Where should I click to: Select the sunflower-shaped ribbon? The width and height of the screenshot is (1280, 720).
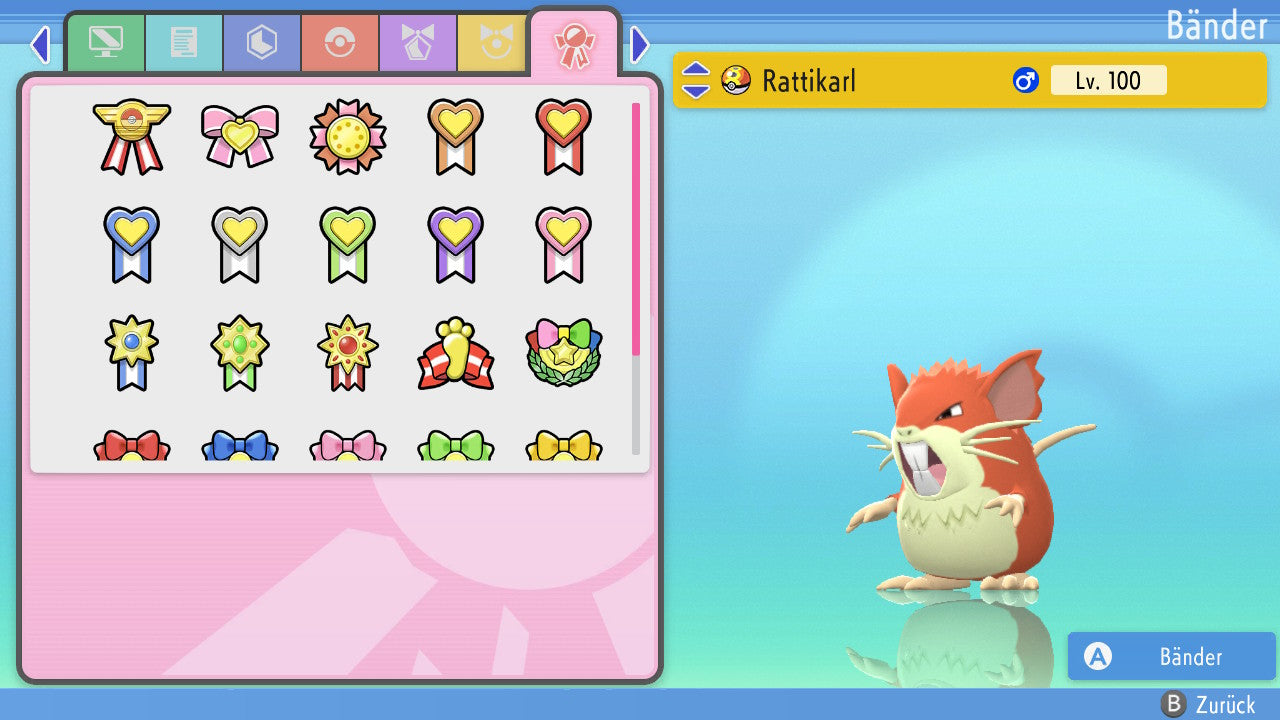pos(348,136)
